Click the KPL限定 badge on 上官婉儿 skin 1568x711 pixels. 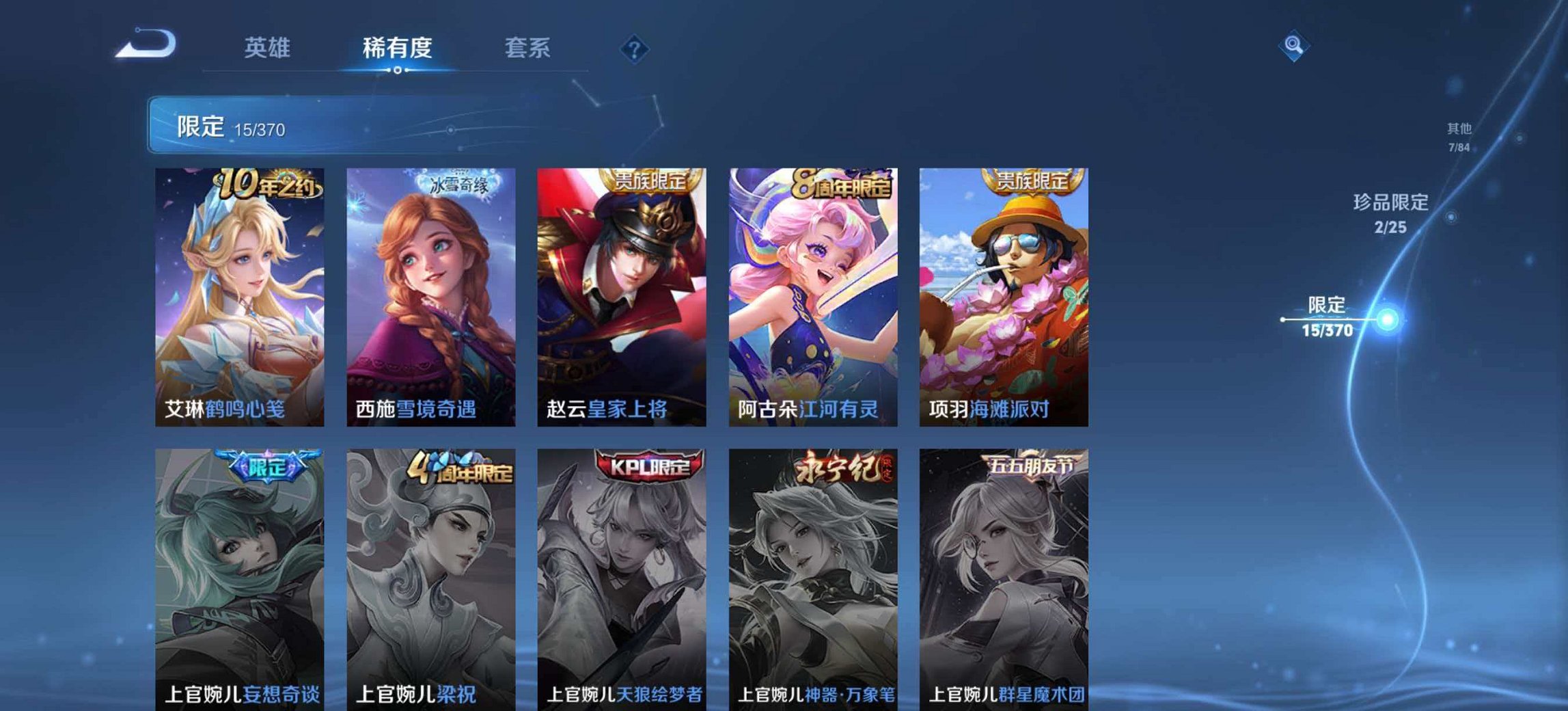(649, 465)
